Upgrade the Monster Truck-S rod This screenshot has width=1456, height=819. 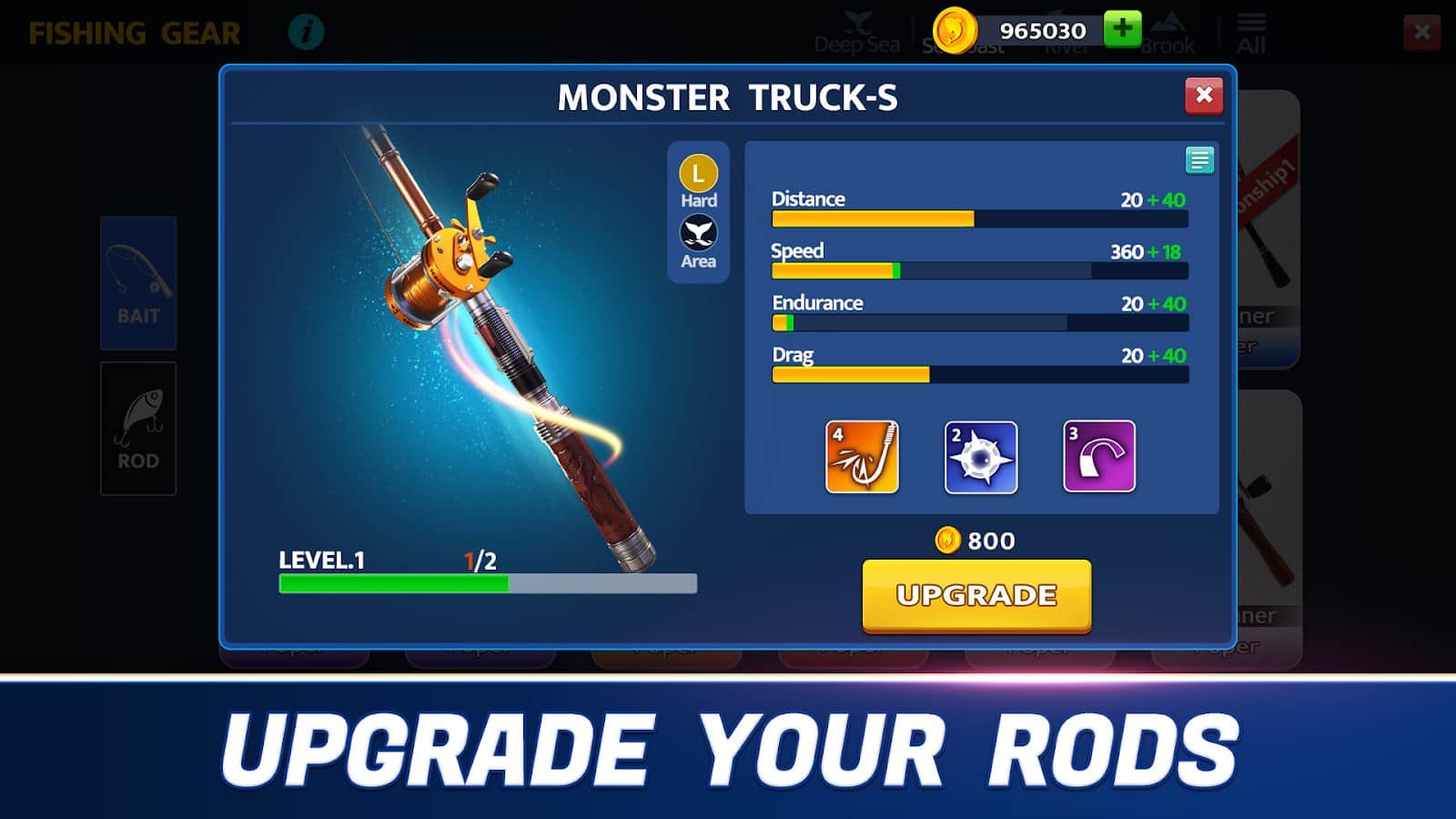pyautogui.click(x=976, y=595)
